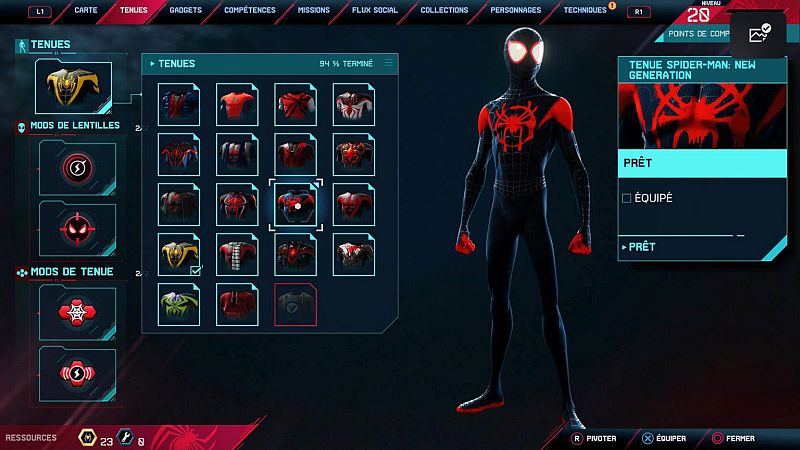Screen dimensions: 800x450
Task: Choose the lightning bolt lens mod slot
Action: point(77,167)
